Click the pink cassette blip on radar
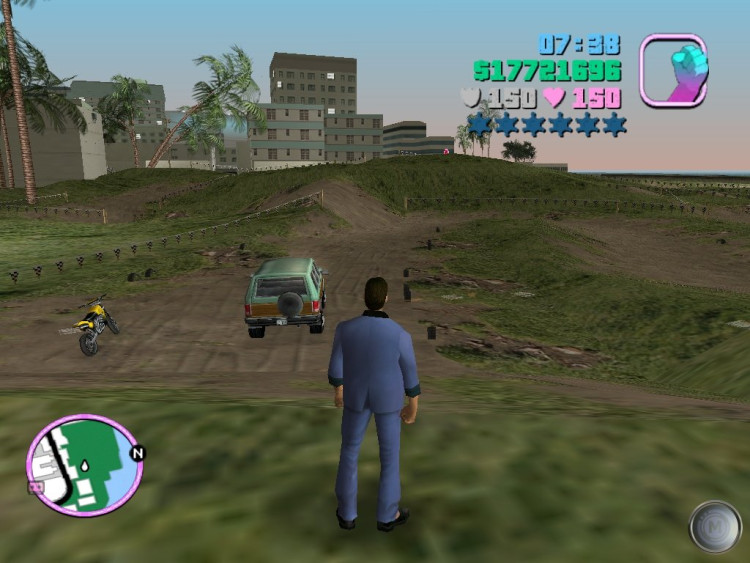The height and width of the screenshot is (563, 750). pos(37,487)
